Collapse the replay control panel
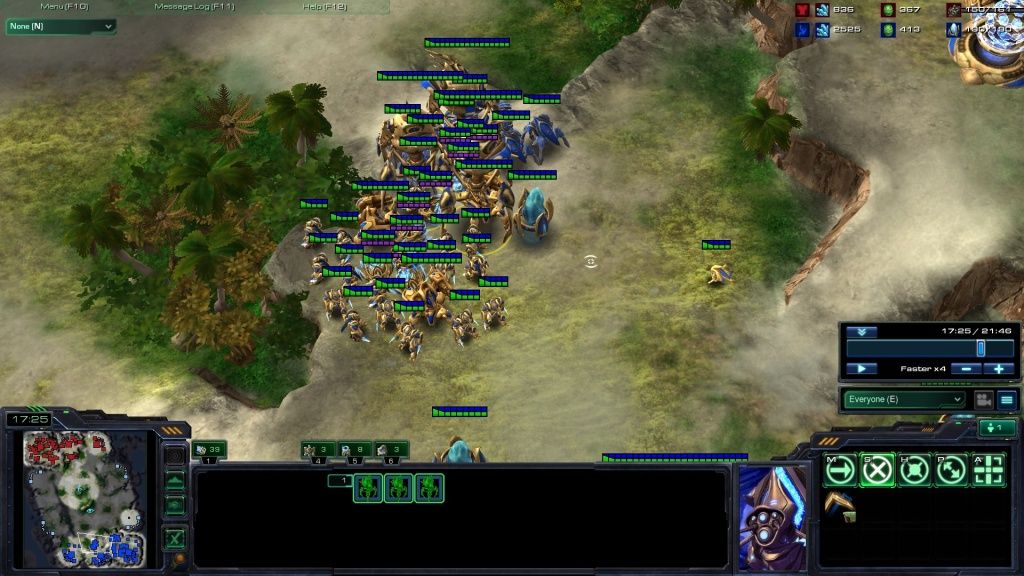This screenshot has height=576, width=1024. pyautogui.click(x=861, y=331)
